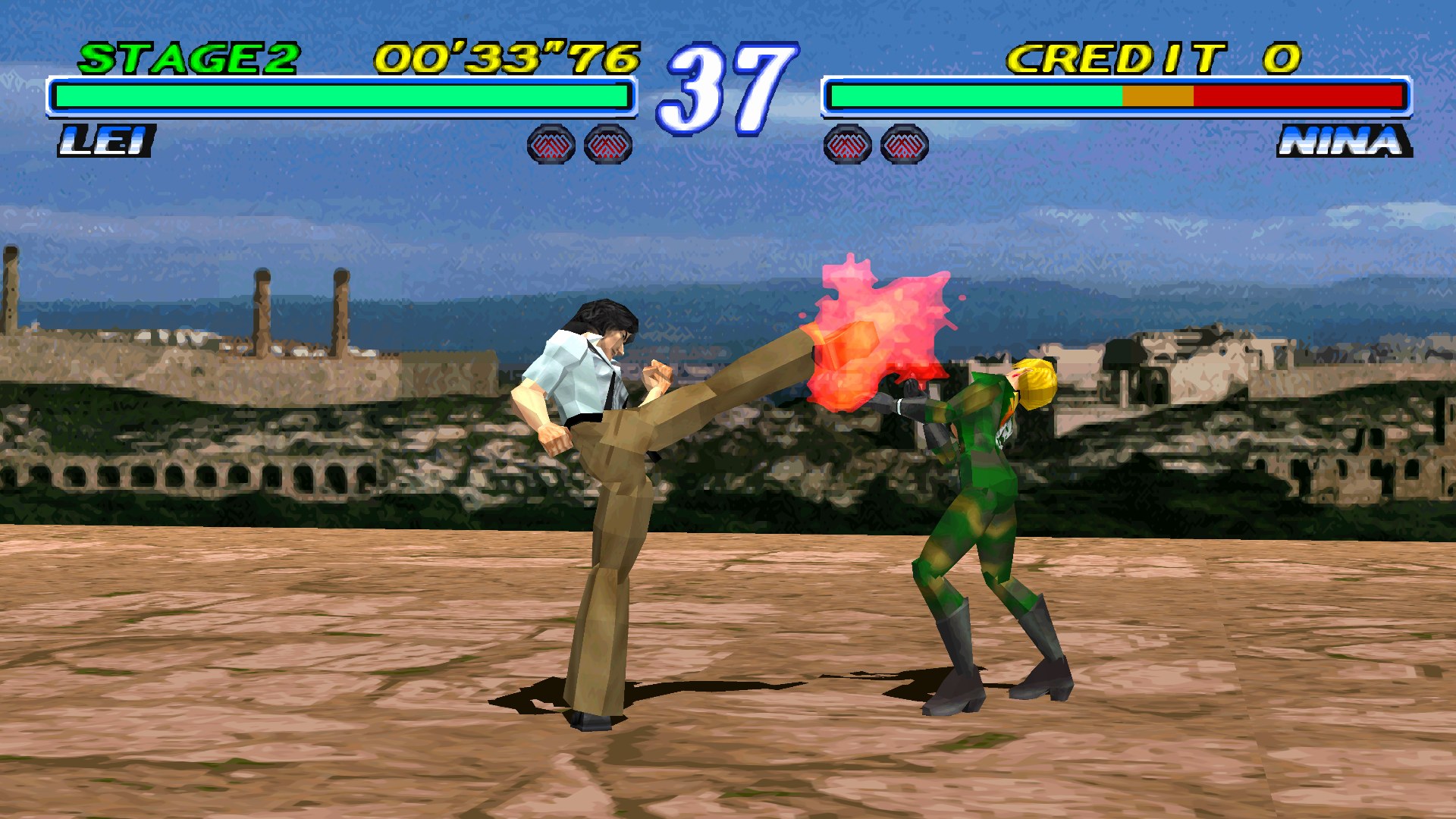Select Nina's first round indicator orb
The image size is (1456, 819).
[x=848, y=144]
